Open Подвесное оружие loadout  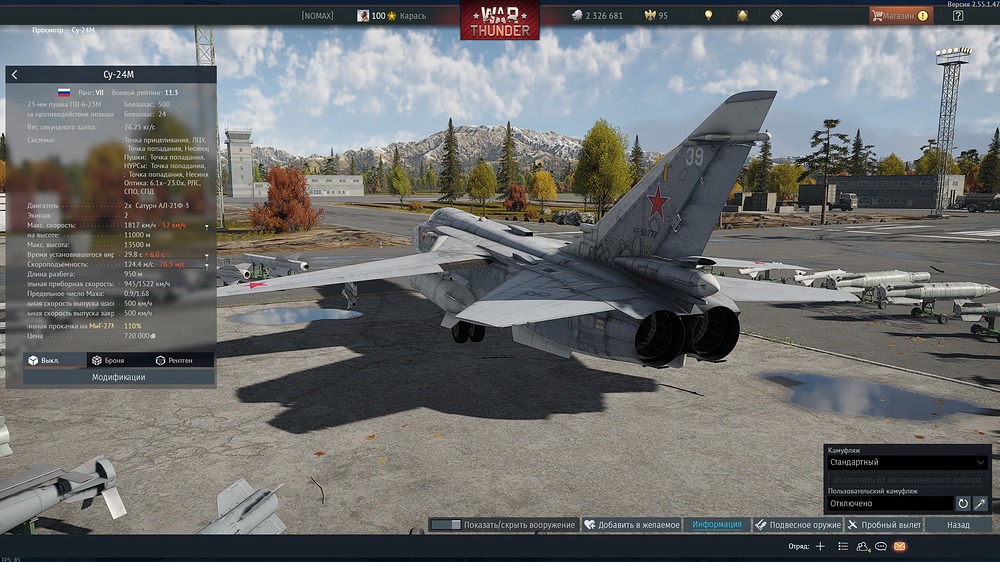pyautogui.click(x=797, y=525)
